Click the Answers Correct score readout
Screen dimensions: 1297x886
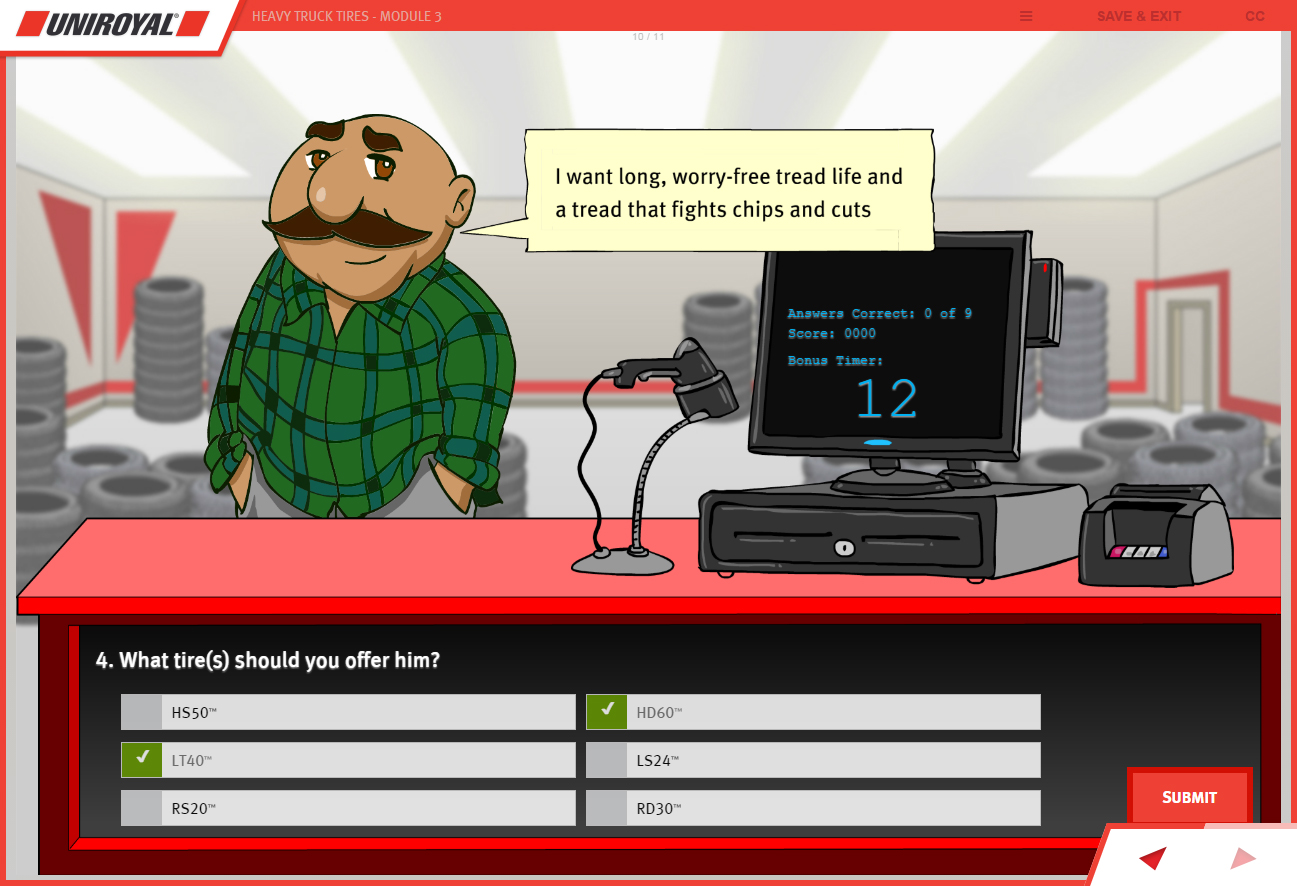(x=881, y=313)
